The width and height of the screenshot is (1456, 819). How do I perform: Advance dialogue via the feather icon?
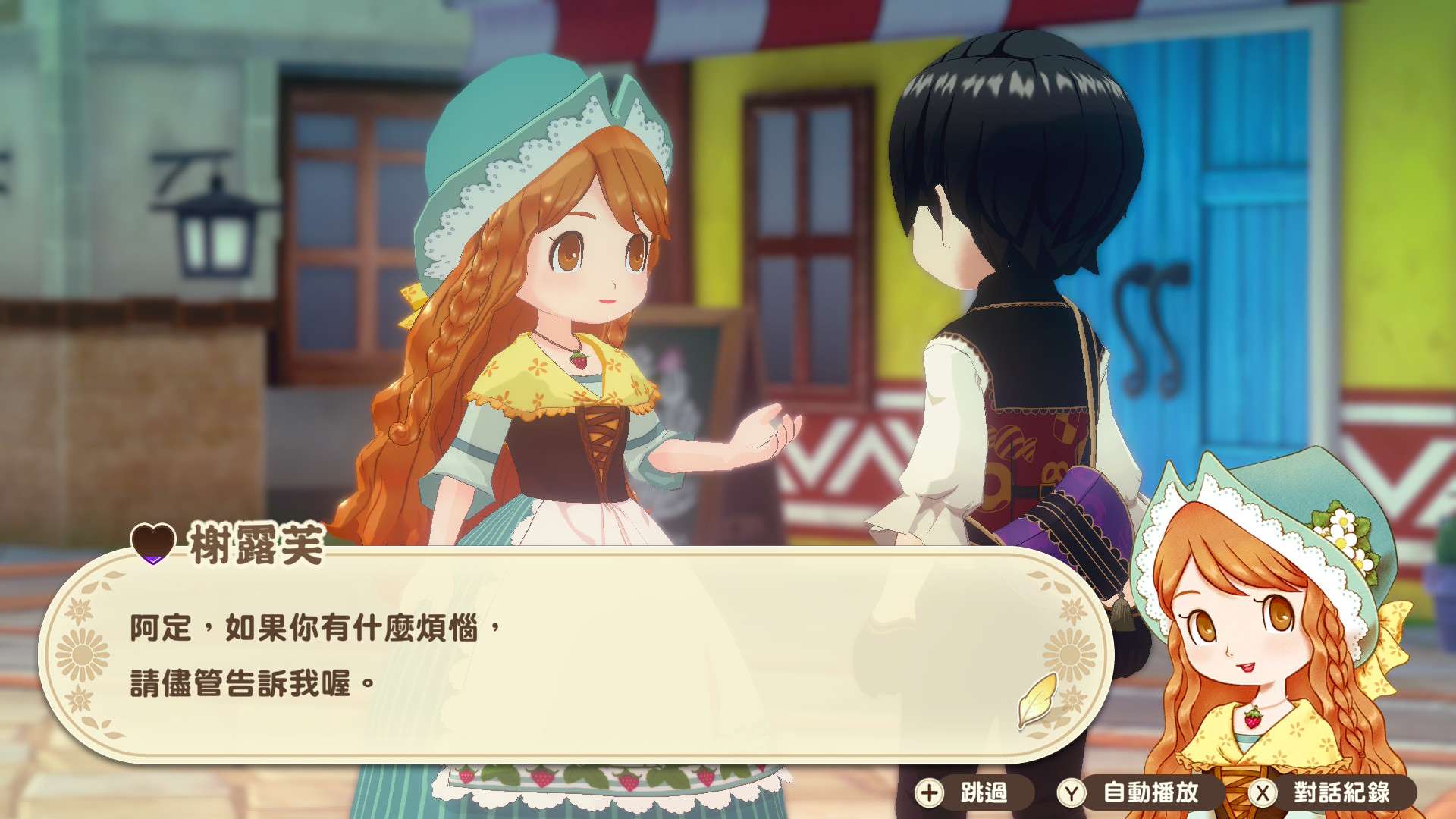pos(1038,699)
